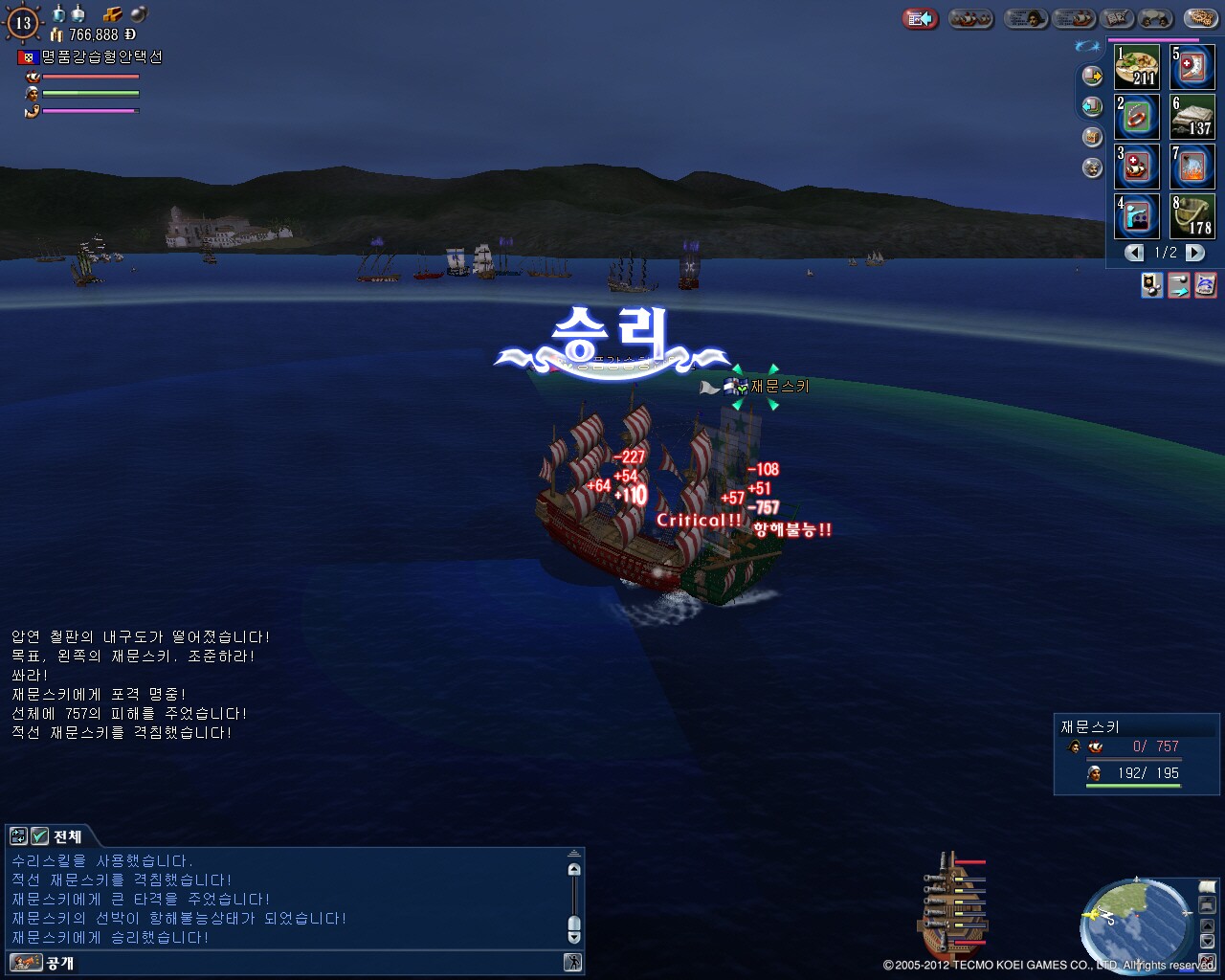Select the 전체 chat tab
This screenshot has height=980, width=1225.
coord(67,836)
